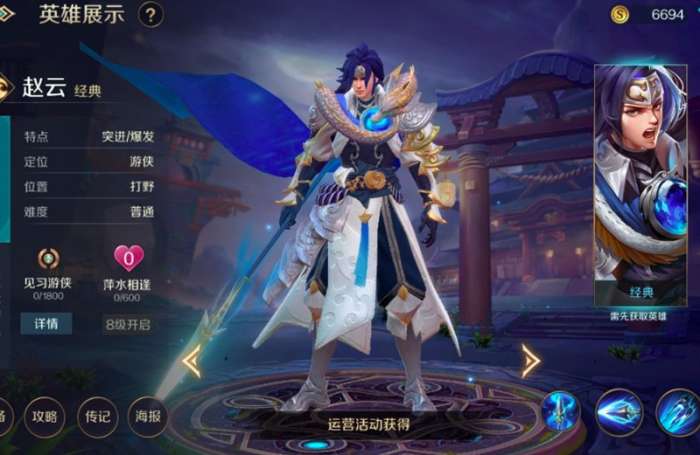Screen dimensions: 700x455
Task: Open the 海报 poster view
Action: [147, 416]
